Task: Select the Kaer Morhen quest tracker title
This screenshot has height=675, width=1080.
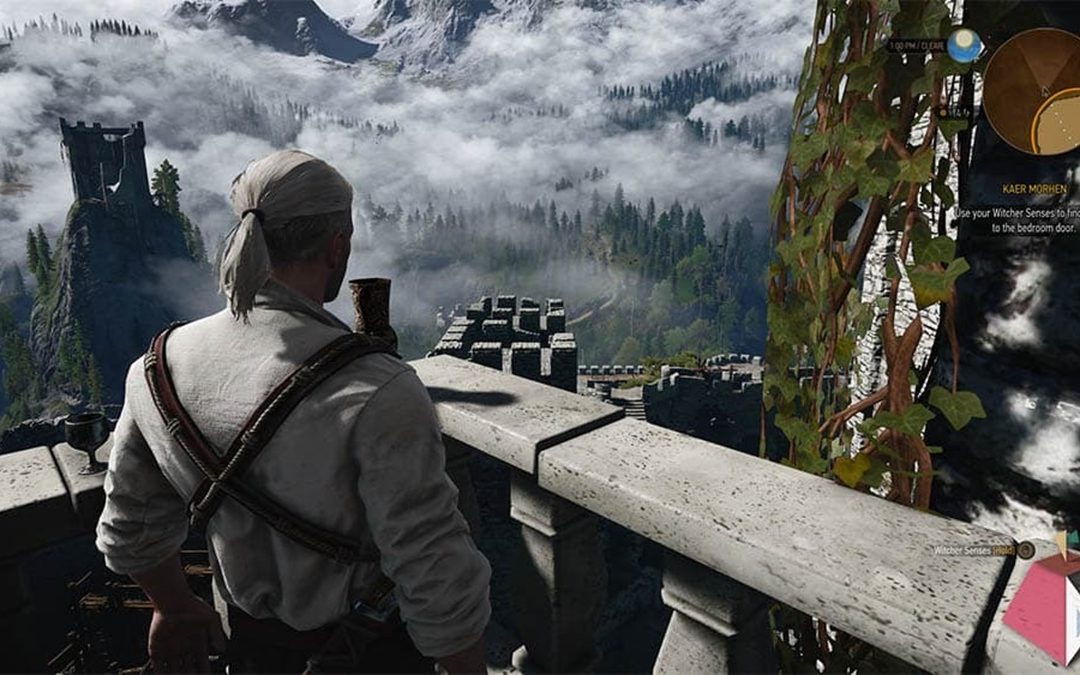Action: click(1036, 188)
